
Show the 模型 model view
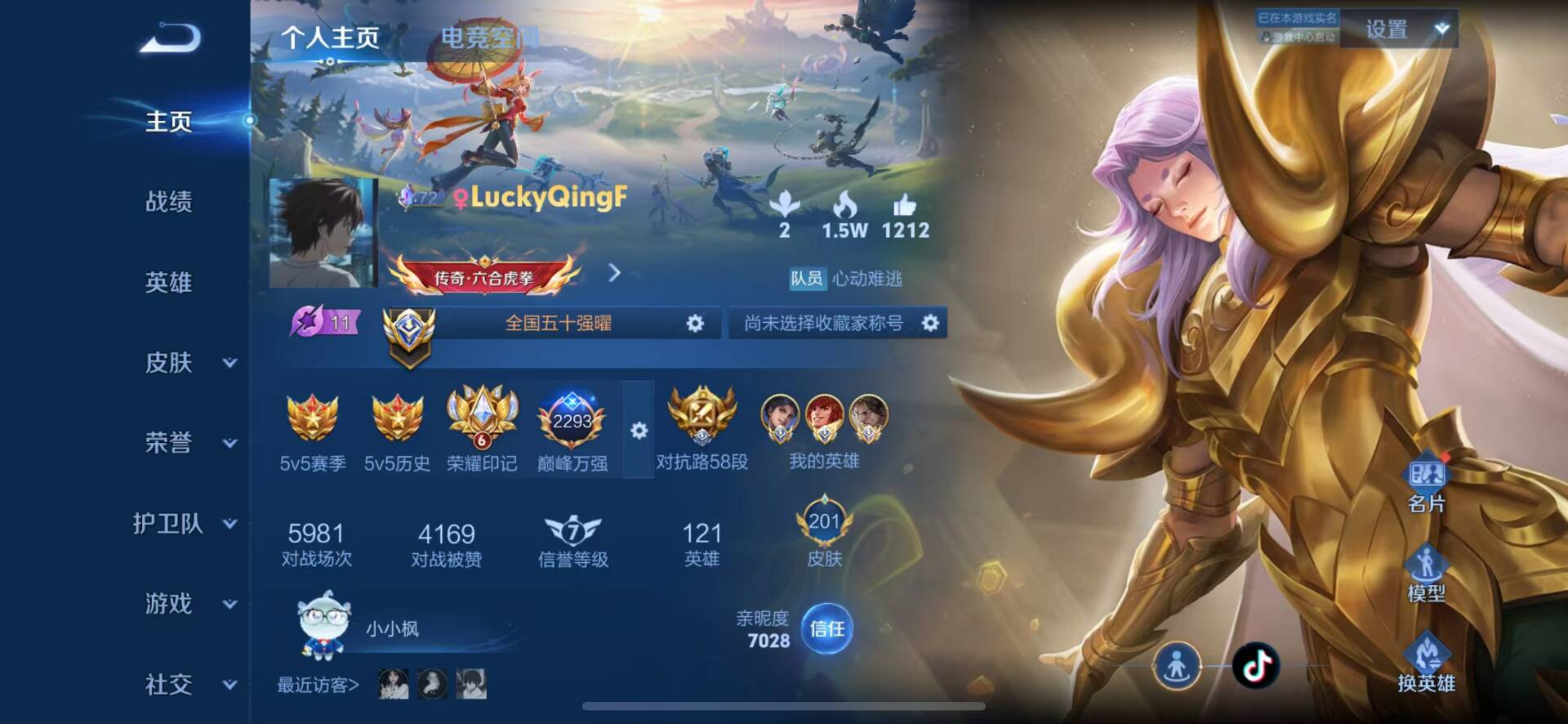[x=1426, y=573]
